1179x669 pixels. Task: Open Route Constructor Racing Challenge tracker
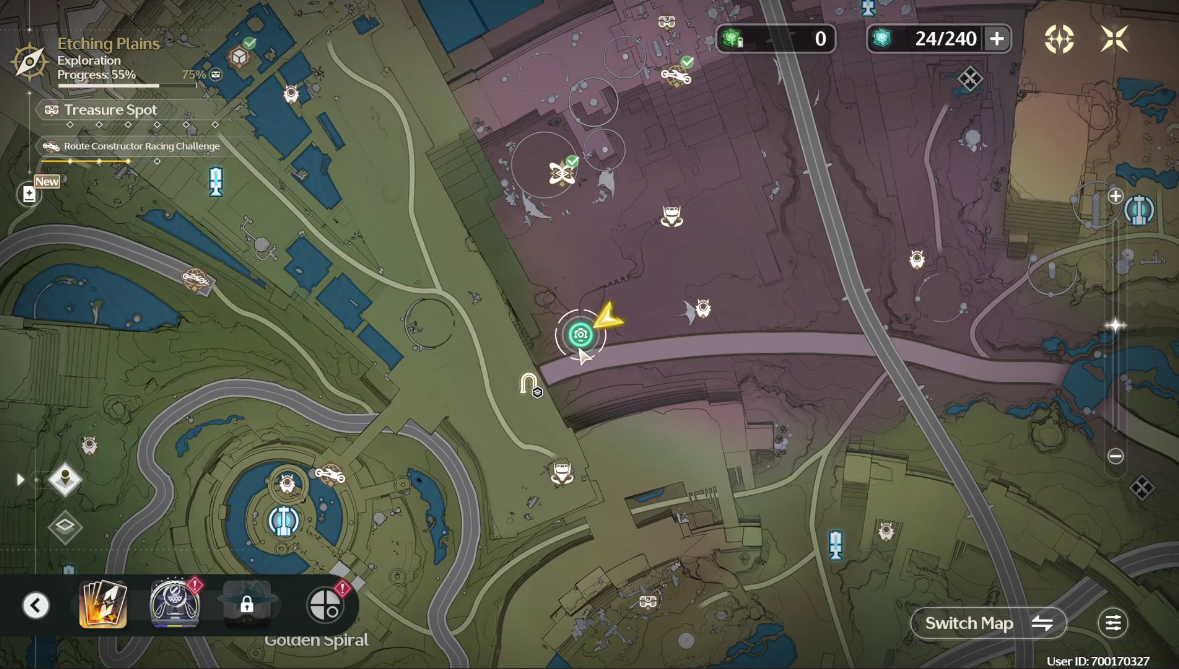[x=130, y=146]
